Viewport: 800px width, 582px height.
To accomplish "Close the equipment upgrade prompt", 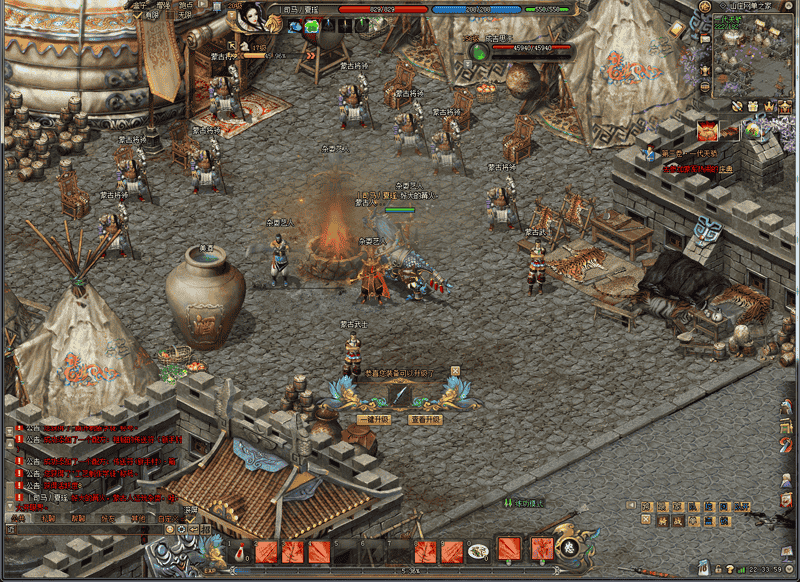I will click(455, 371).
